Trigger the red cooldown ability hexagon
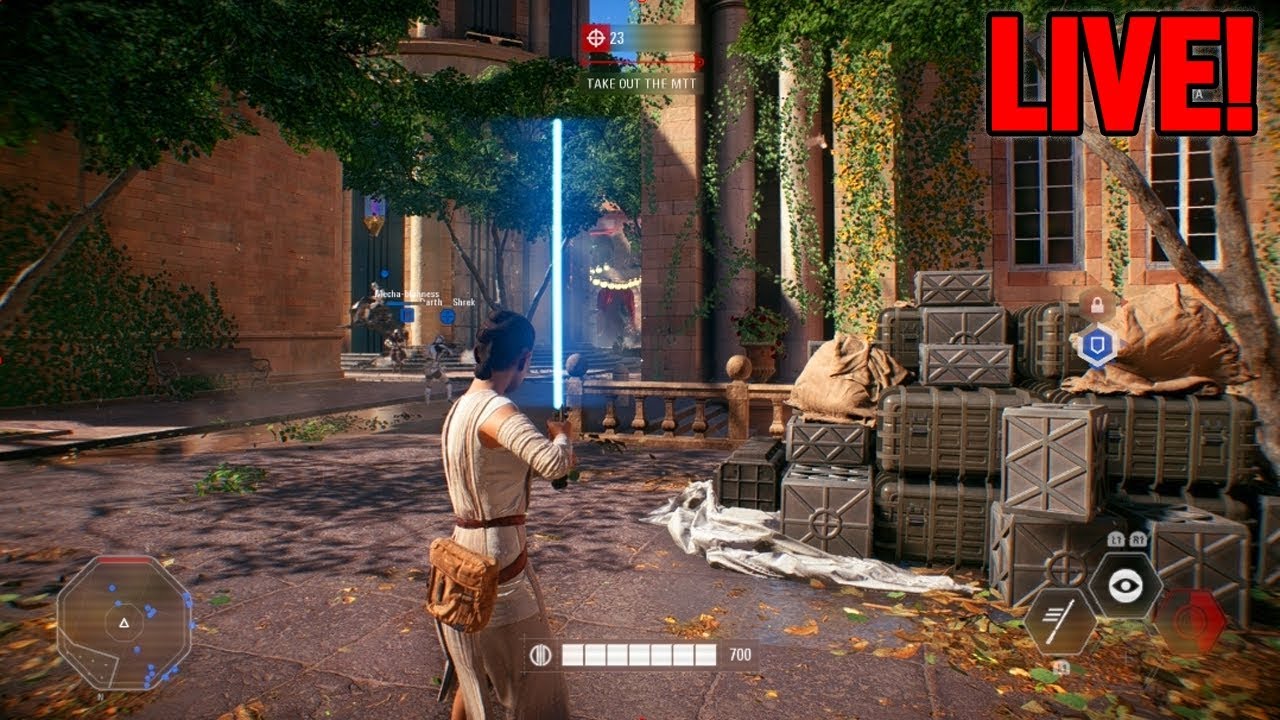The image size is (1280, 720). coord(1190,621)
